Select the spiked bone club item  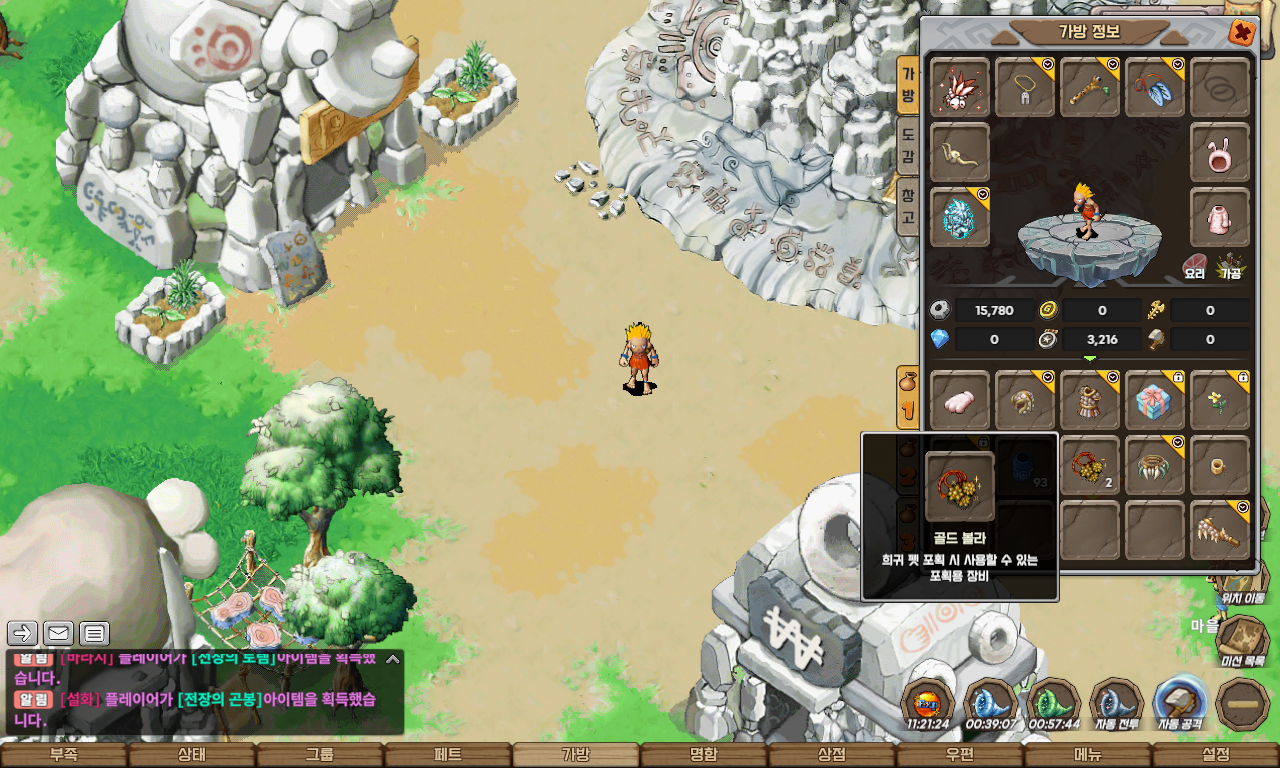pos(1220,530)
